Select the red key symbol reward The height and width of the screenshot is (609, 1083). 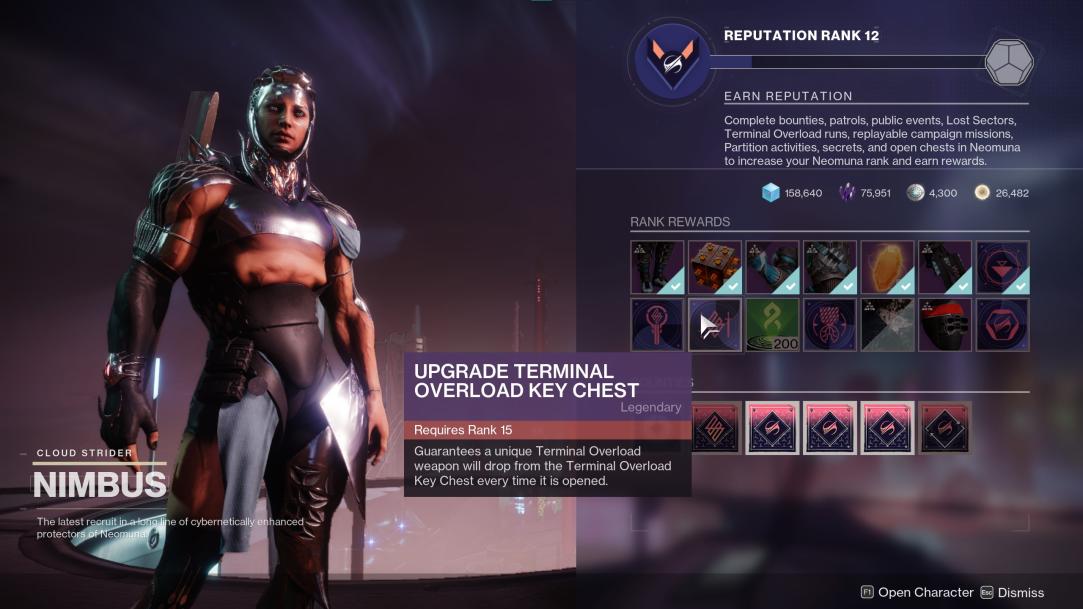[x=657, y=325]
